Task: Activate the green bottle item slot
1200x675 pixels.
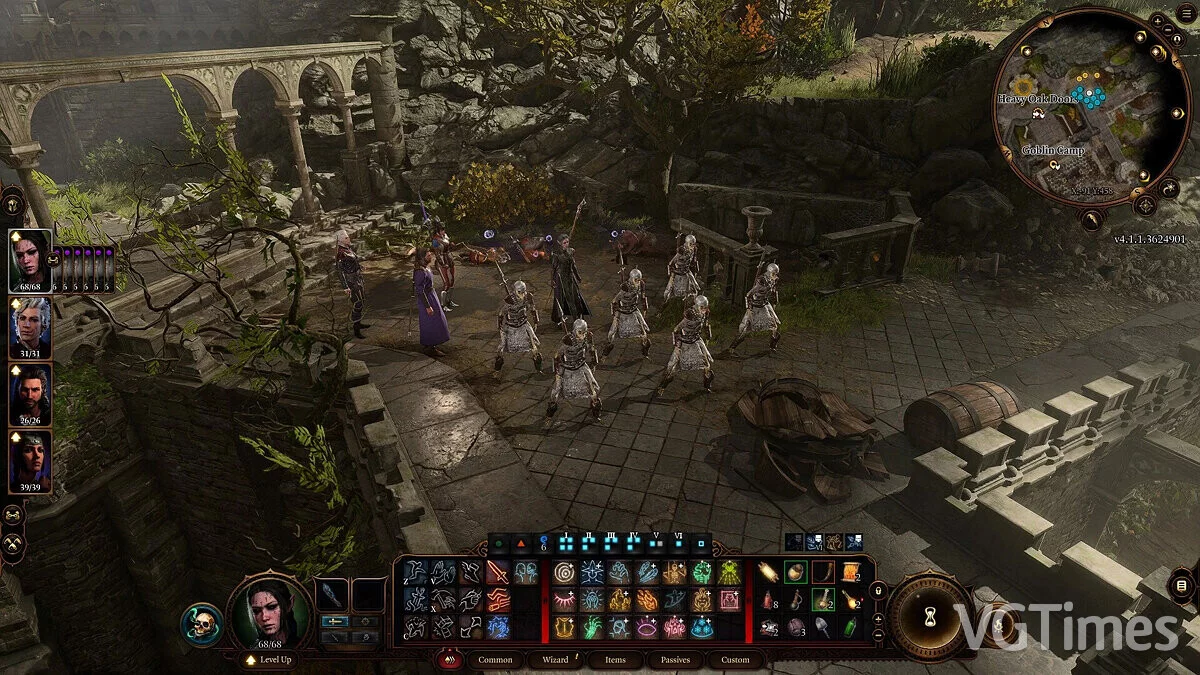Action: (x=850, y=627)
